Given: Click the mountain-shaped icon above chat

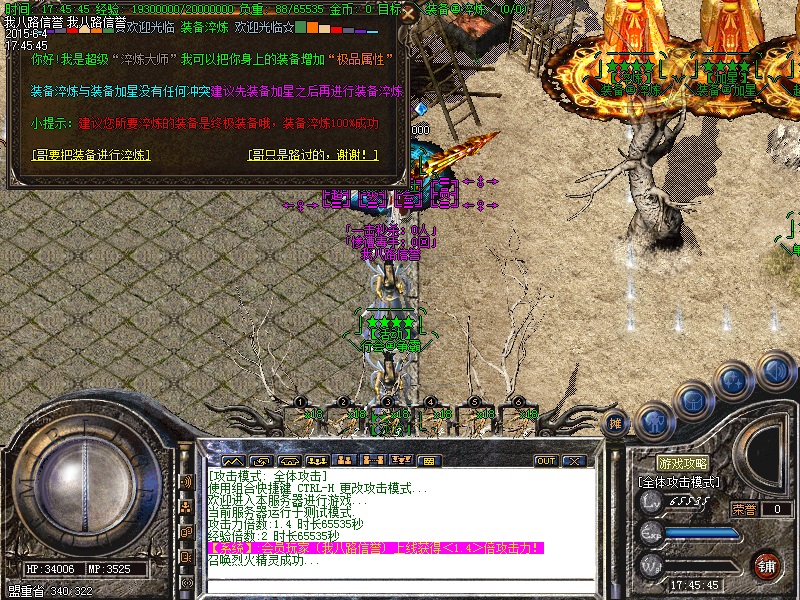Looking at the screenshot, I should click(x=233, y=461).
